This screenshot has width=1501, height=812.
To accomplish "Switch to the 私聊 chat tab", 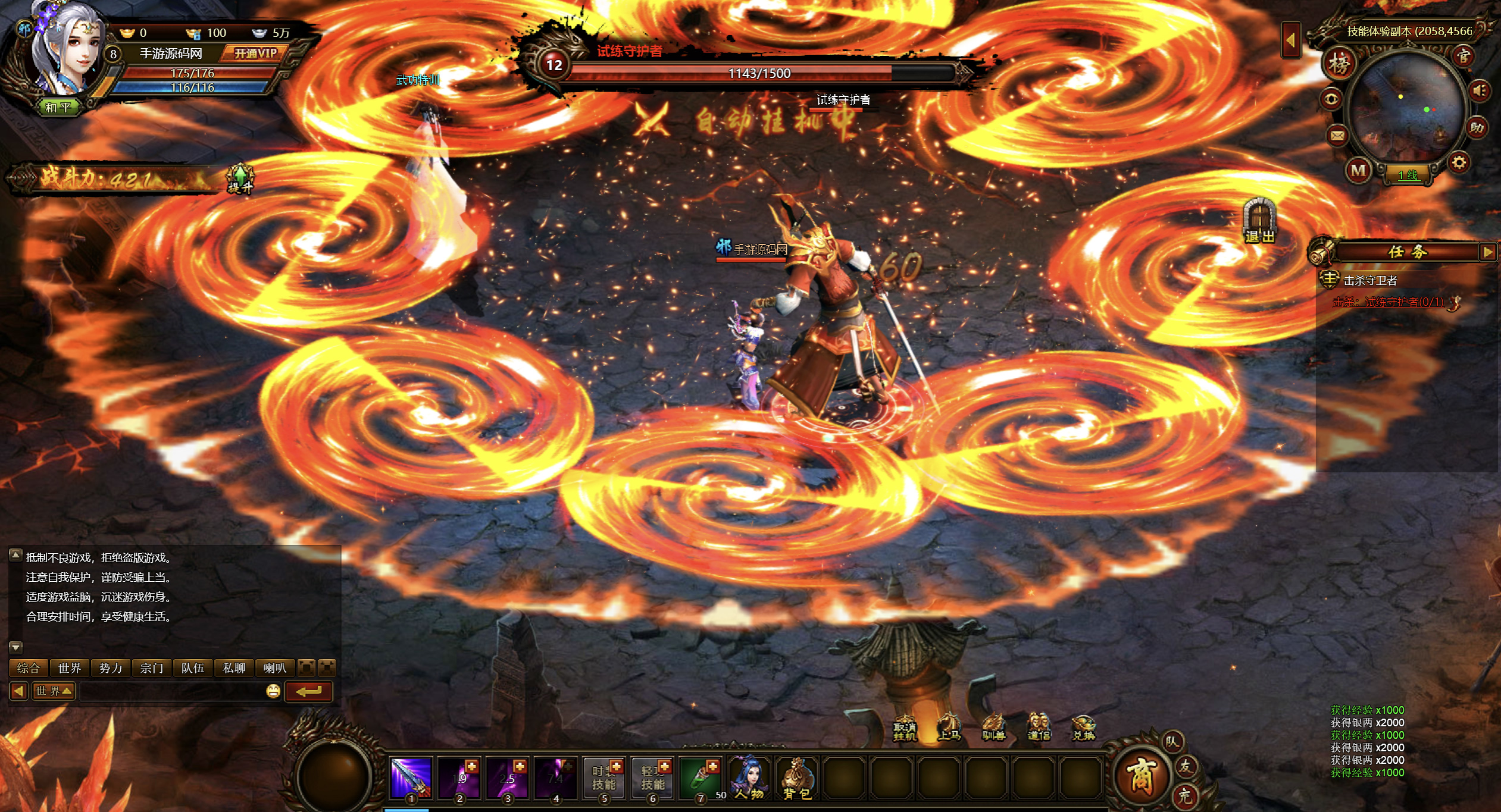I will click(234, 668).
